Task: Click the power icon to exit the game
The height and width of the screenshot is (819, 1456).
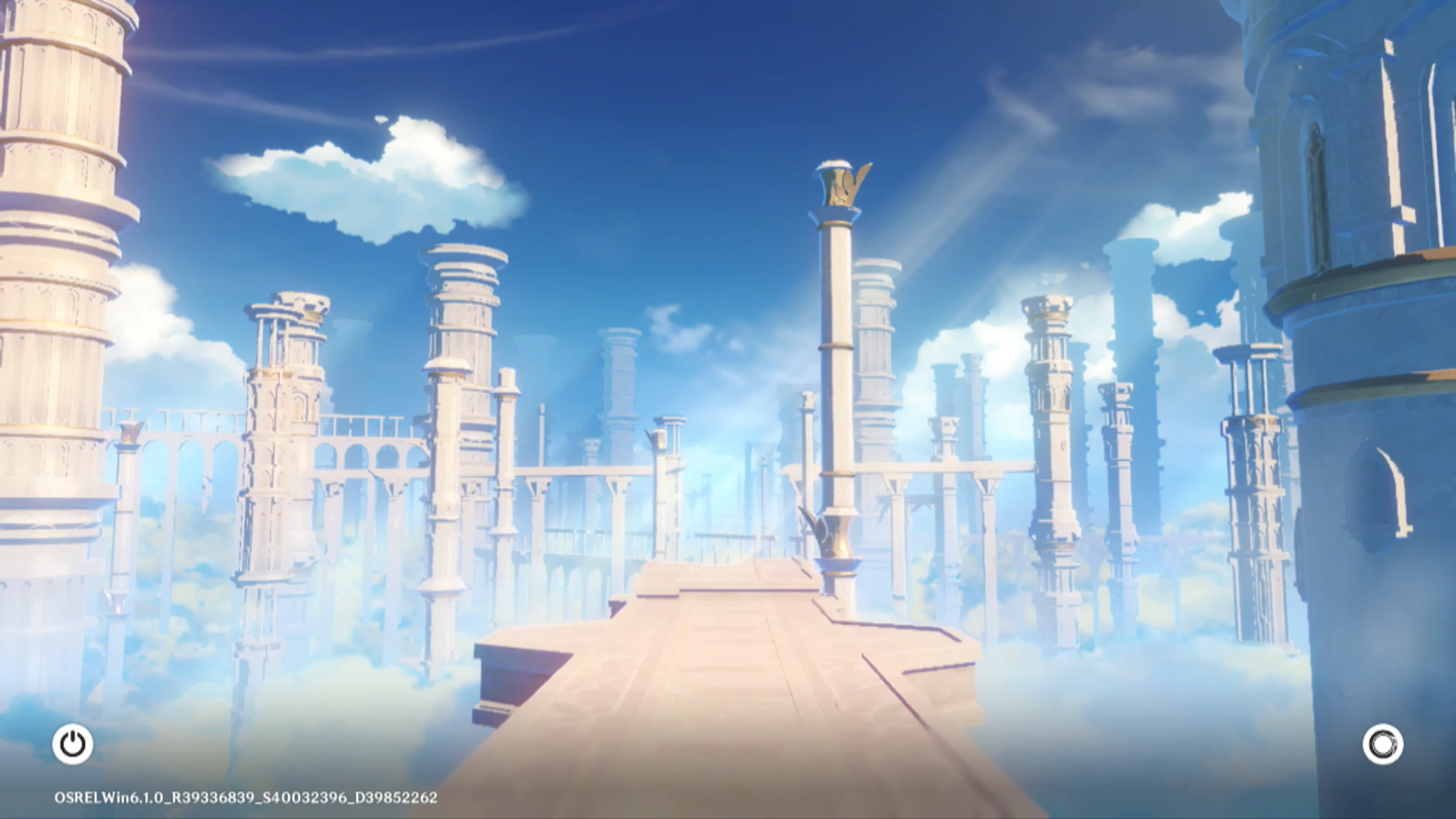Action: click(73, 744)
